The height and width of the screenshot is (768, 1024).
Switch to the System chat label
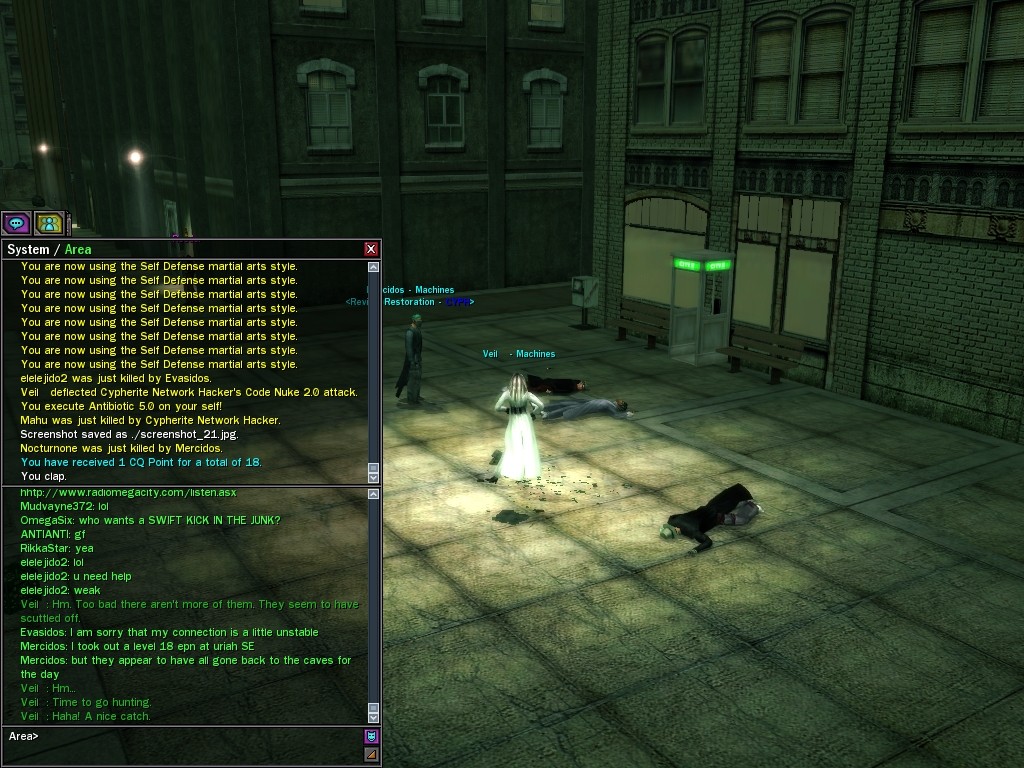click(27, 250)
